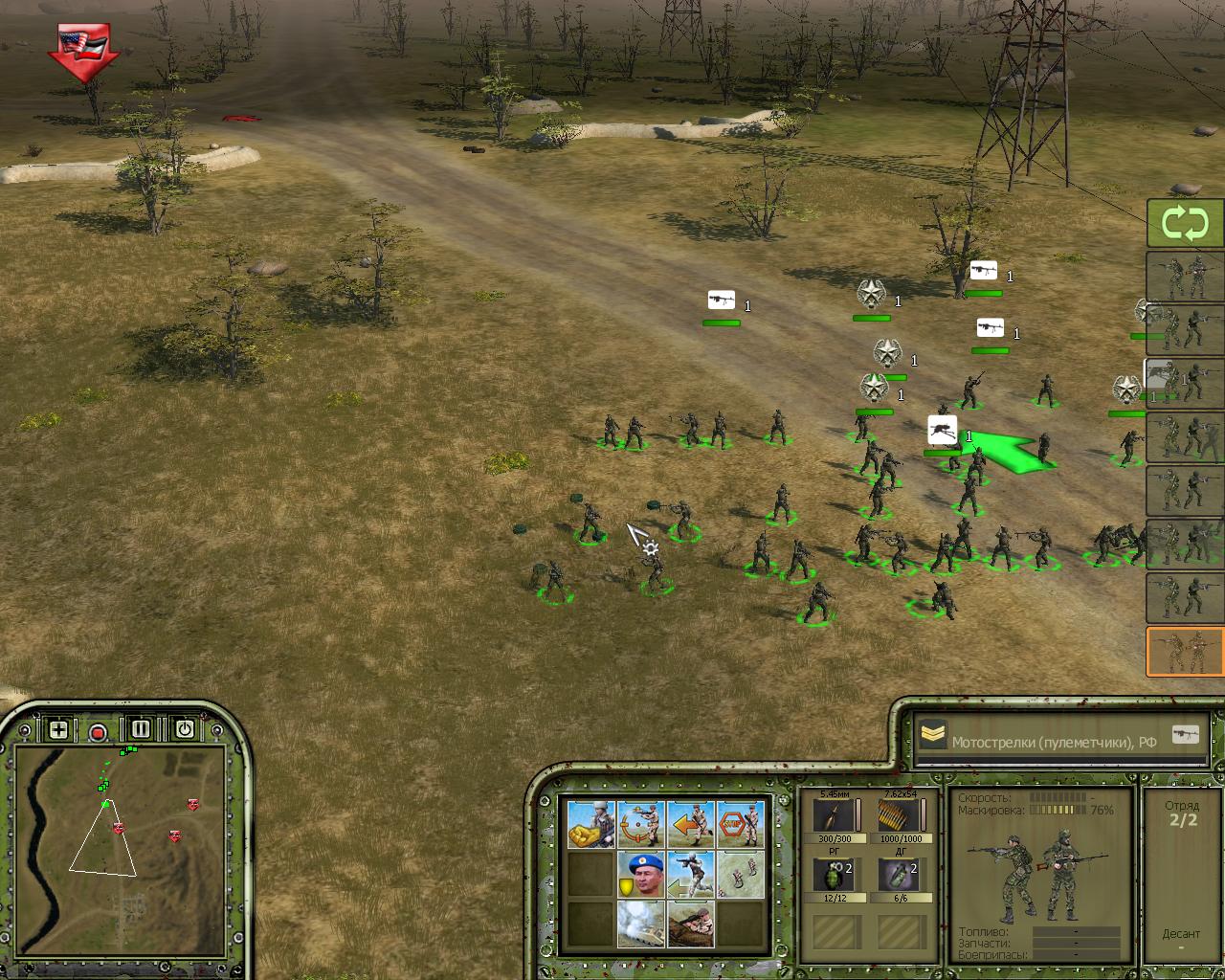This screenshot has width=1225, height=980.
Task: Activate the soldier with orange crosshair command
Action: click(x=641, y=825)
